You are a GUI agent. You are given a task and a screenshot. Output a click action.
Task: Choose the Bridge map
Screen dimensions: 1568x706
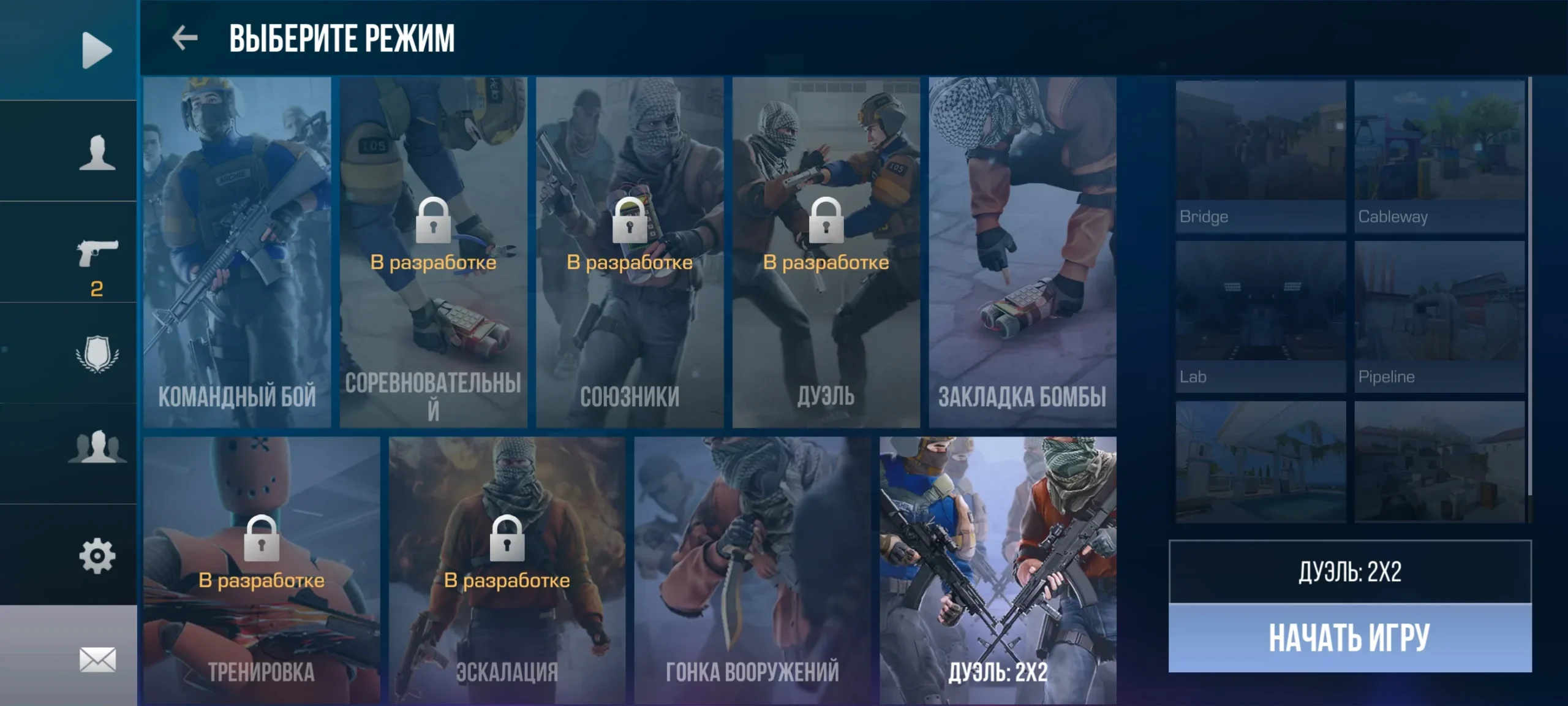coord(1261,156)
